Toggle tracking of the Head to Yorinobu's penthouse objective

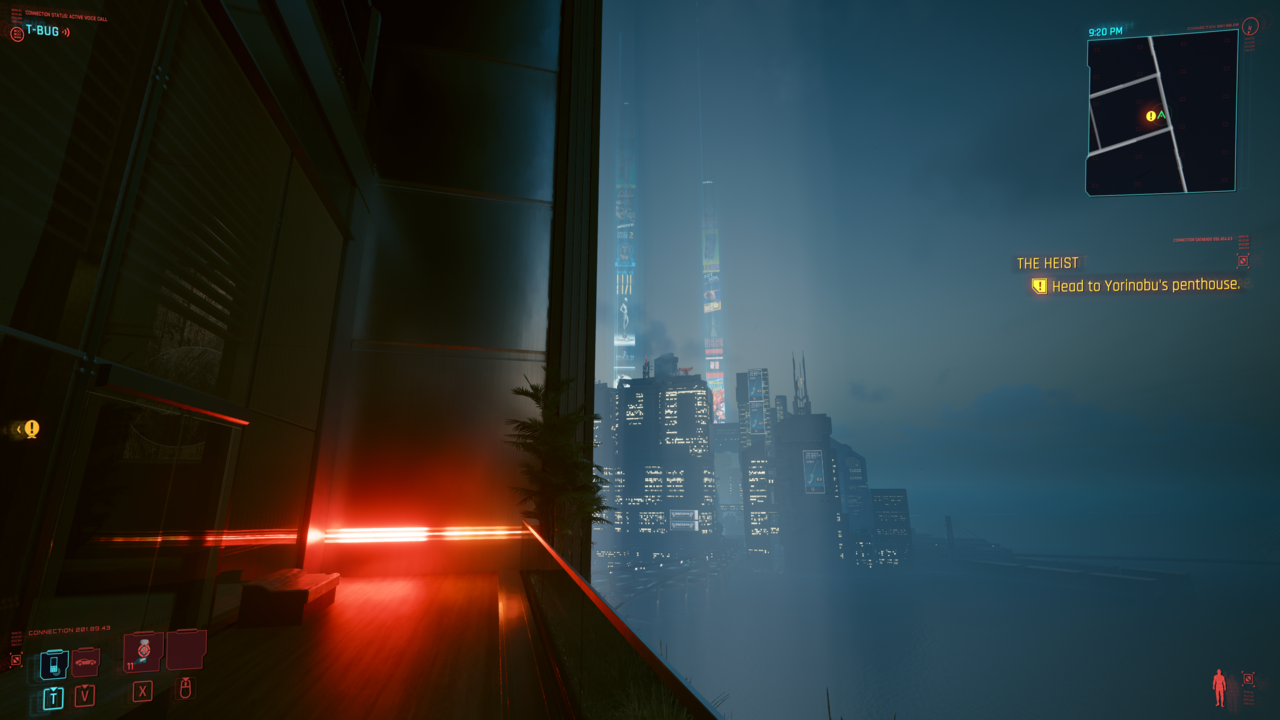click(x=1040, y=285)
